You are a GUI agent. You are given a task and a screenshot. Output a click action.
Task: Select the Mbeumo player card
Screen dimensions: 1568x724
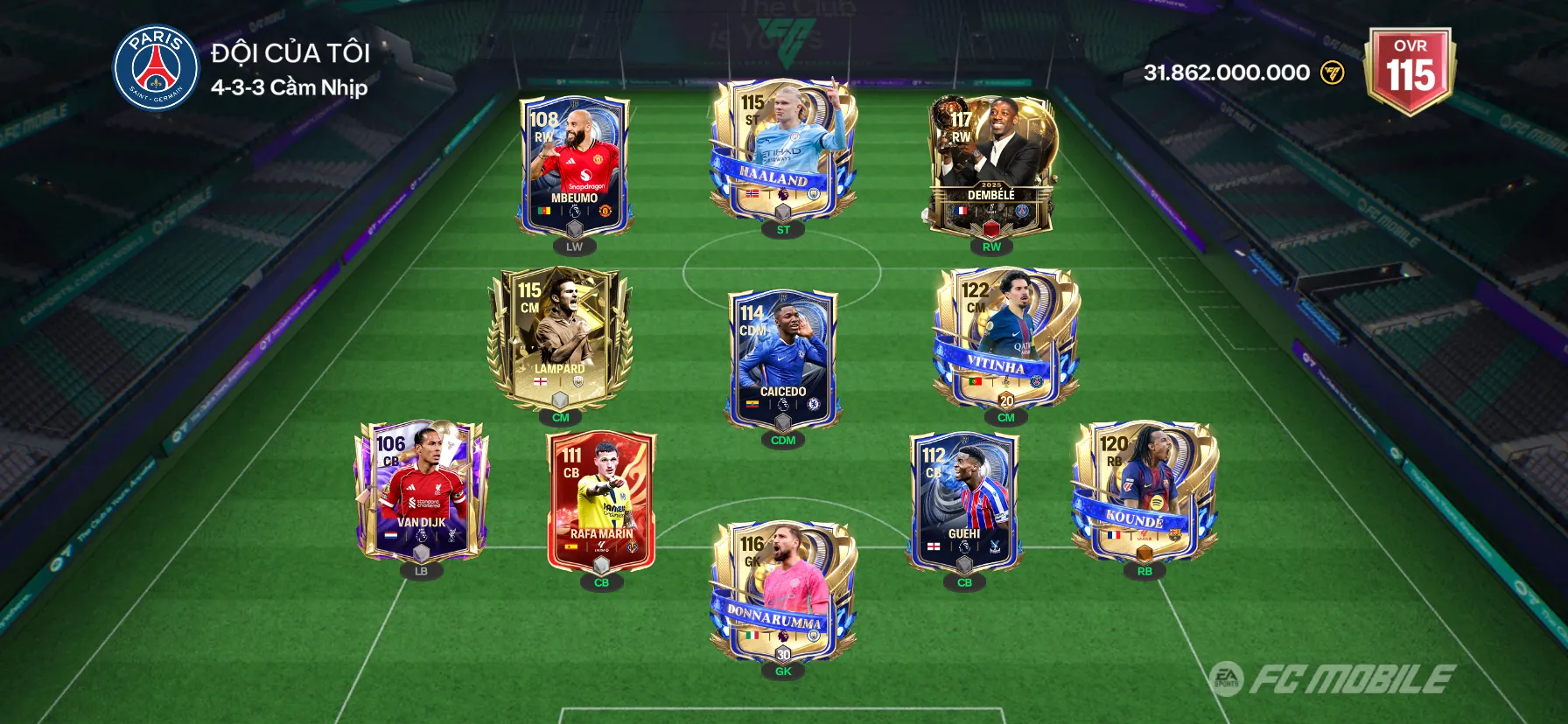574,166
